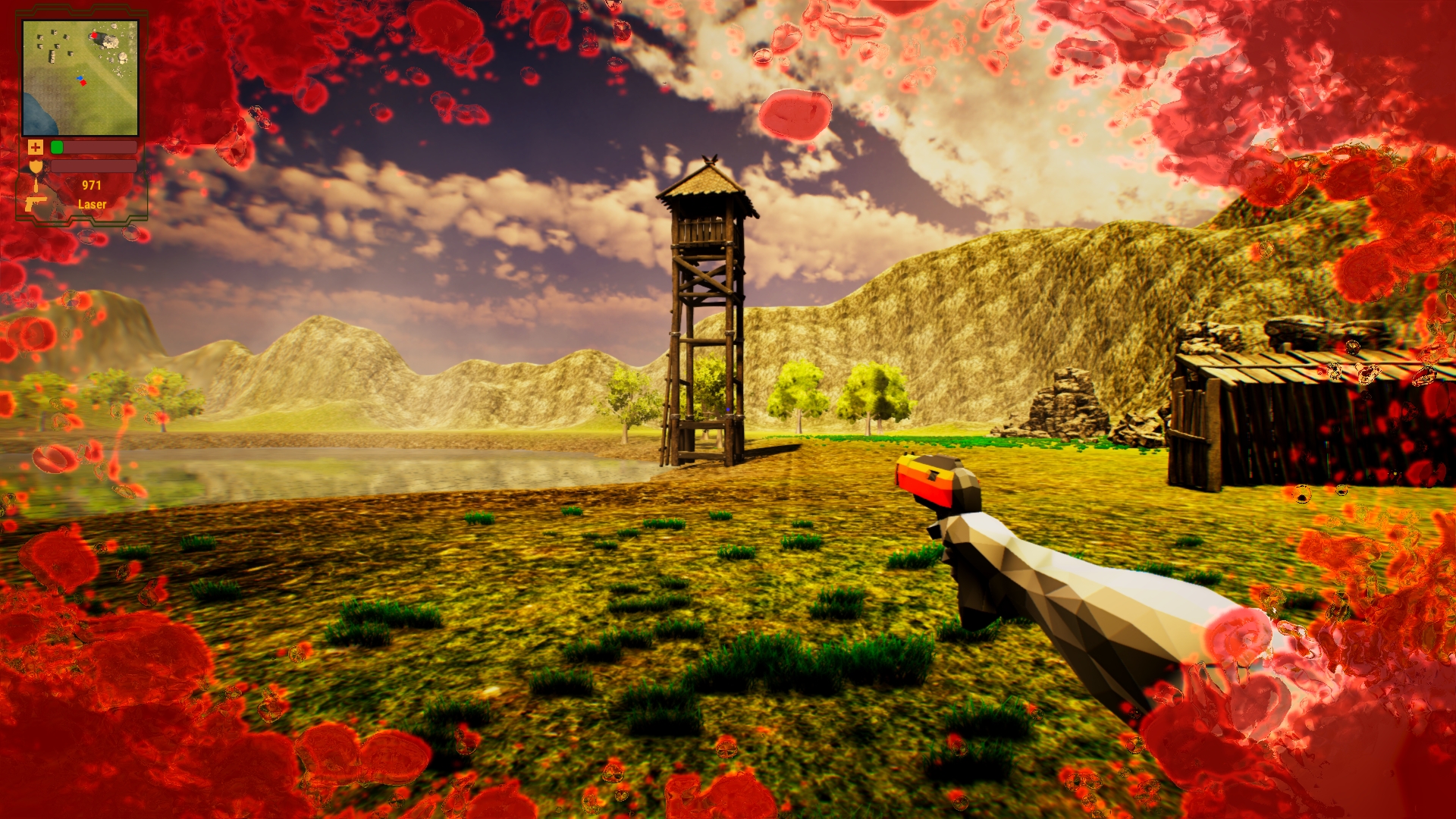Click the red marker near the minimap rocks
This screenshot has width=1456, height=819.
(x=95, y=35)
